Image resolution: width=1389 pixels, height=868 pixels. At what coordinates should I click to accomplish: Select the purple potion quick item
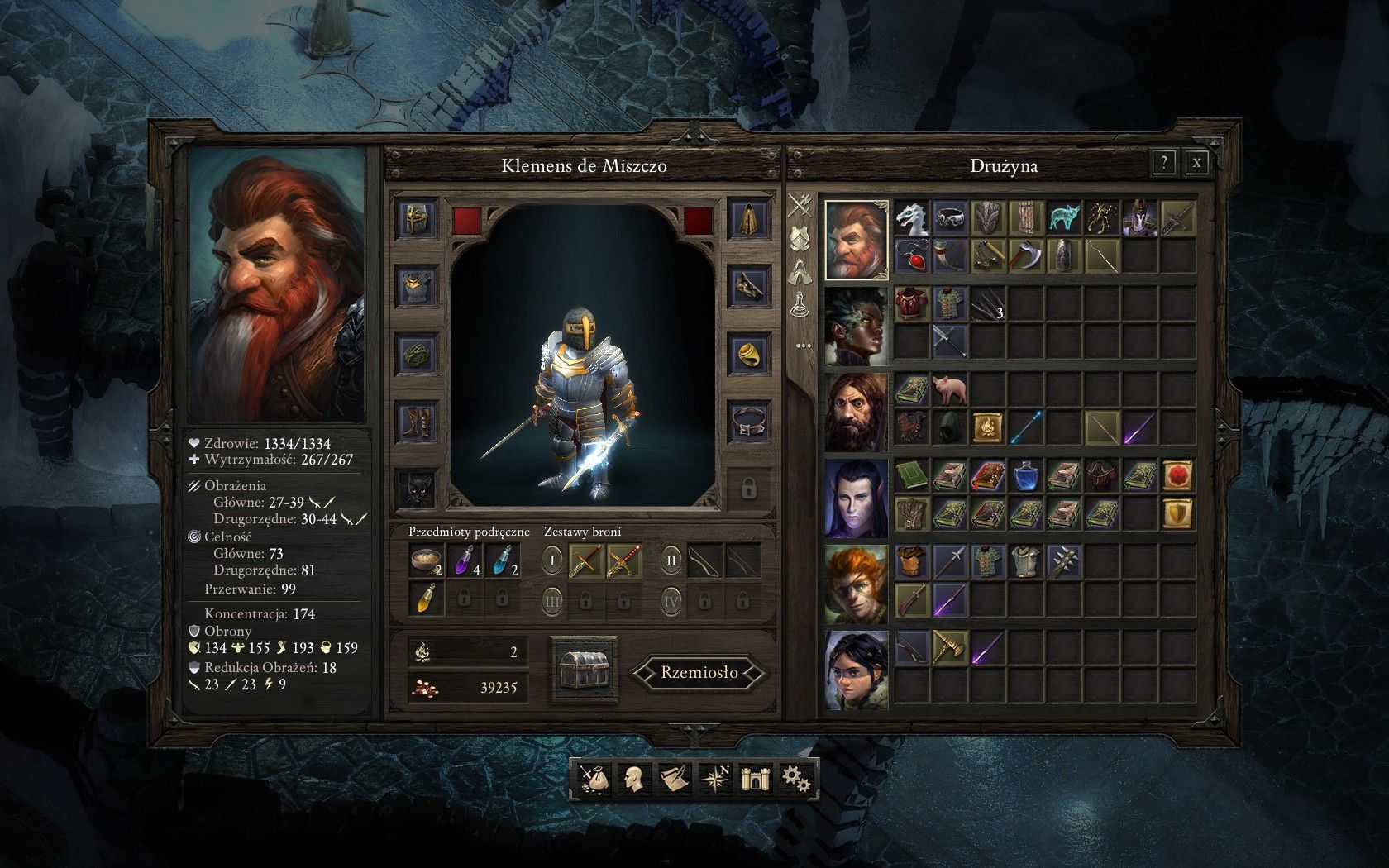465,562
